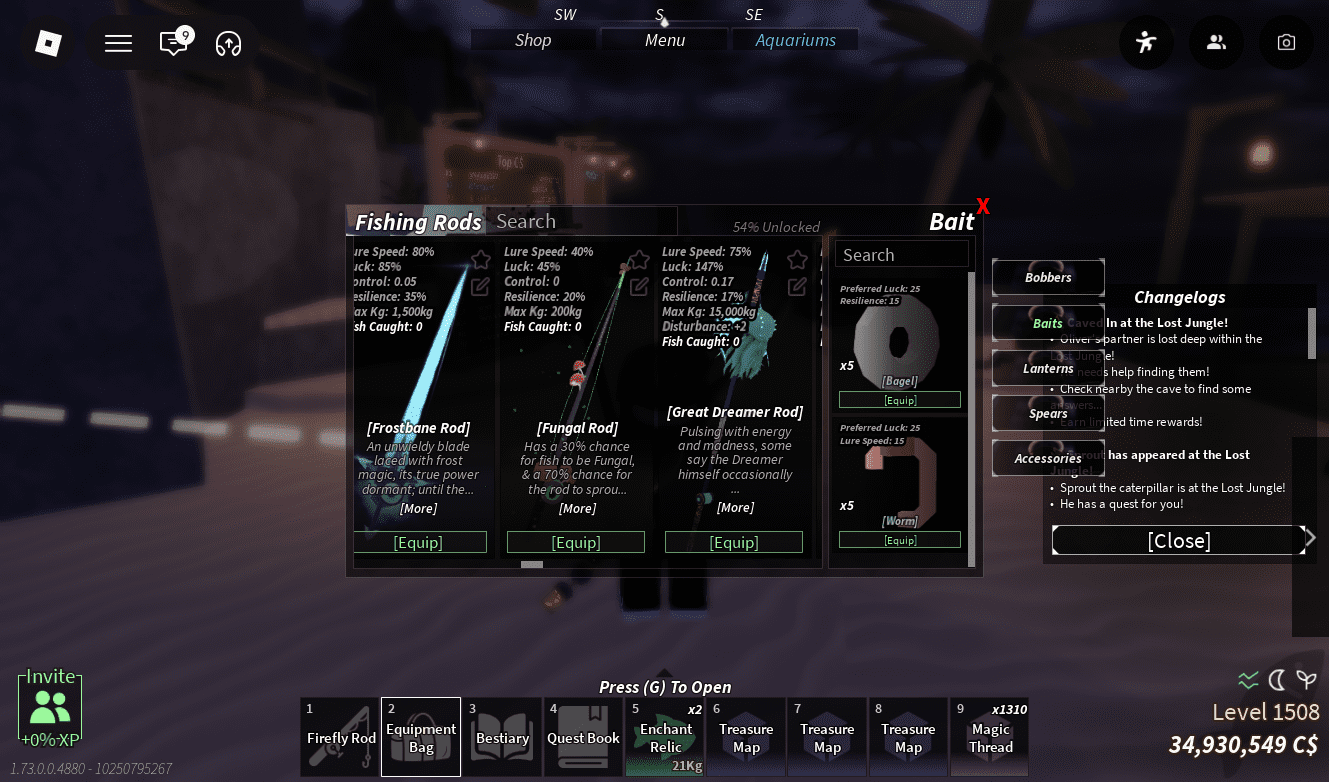The height and width of the screenshot is (782, 1329).
Task: Click the headphones voice chat icon
Action: pyautogui.click(x=228, y=43)
